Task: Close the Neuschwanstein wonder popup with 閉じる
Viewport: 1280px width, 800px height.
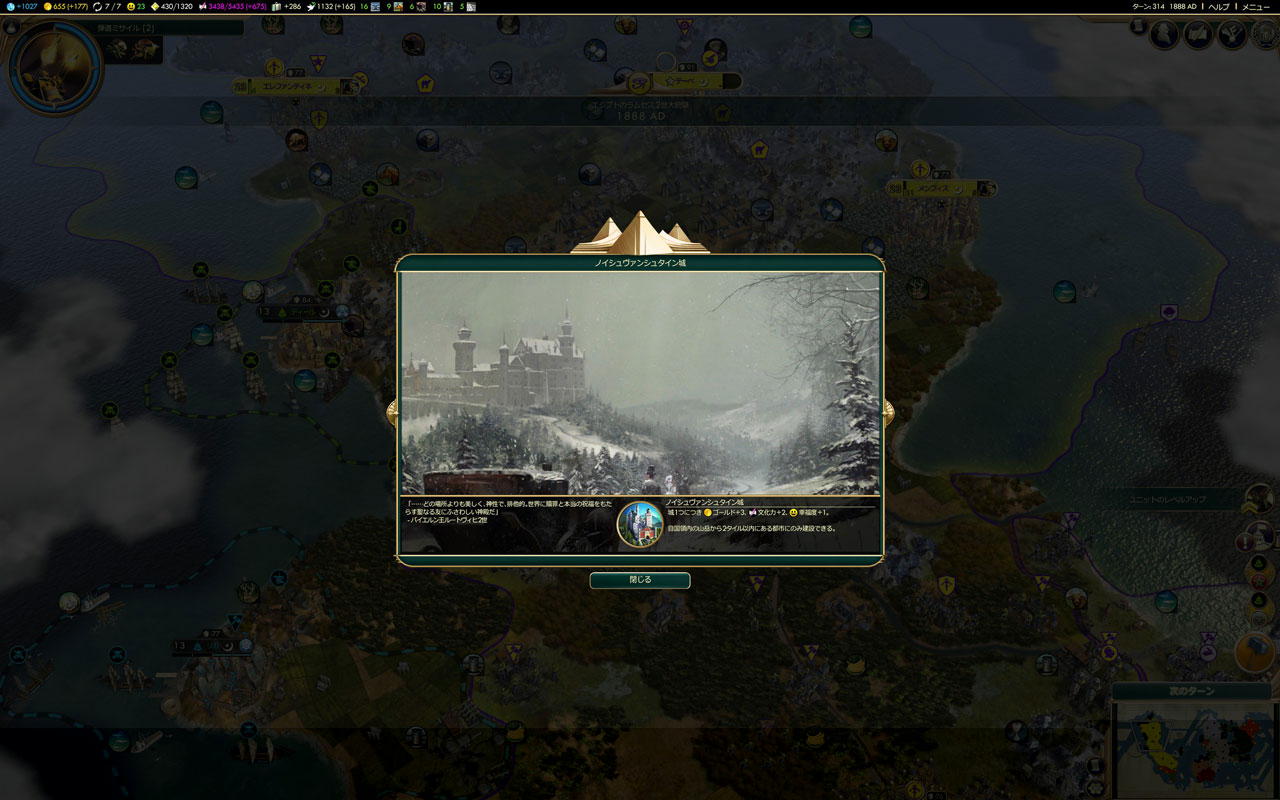Action: point(639,580)
